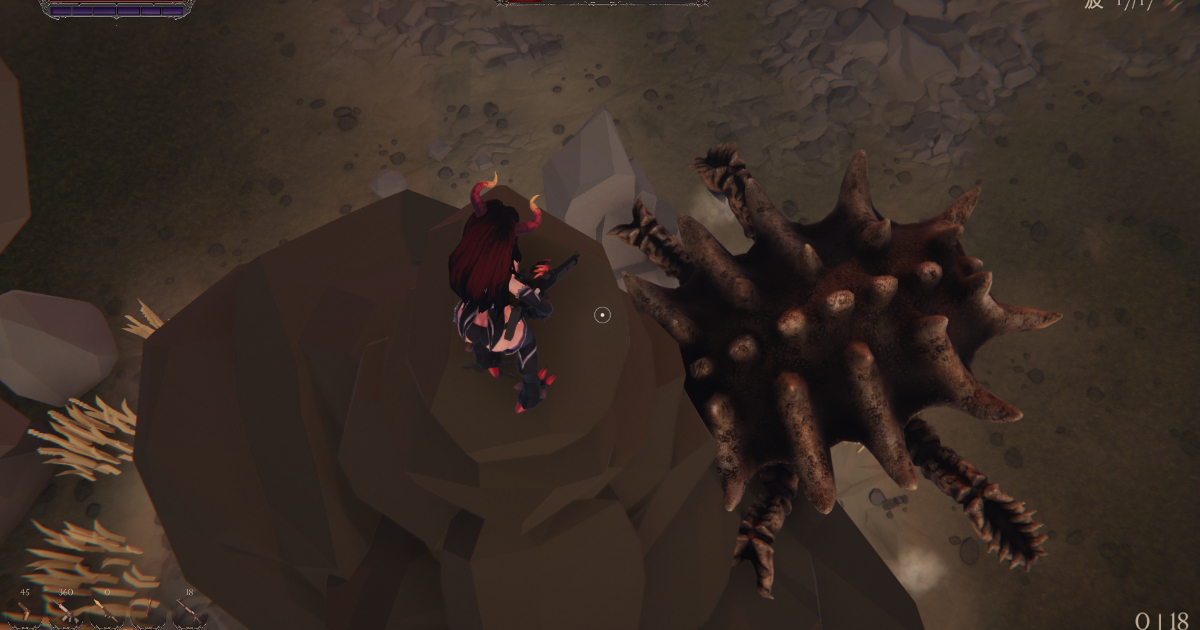Switch to the shotgun slot with 18 ammo
This screenshot has width=1200, height=630.
(189, 612)
